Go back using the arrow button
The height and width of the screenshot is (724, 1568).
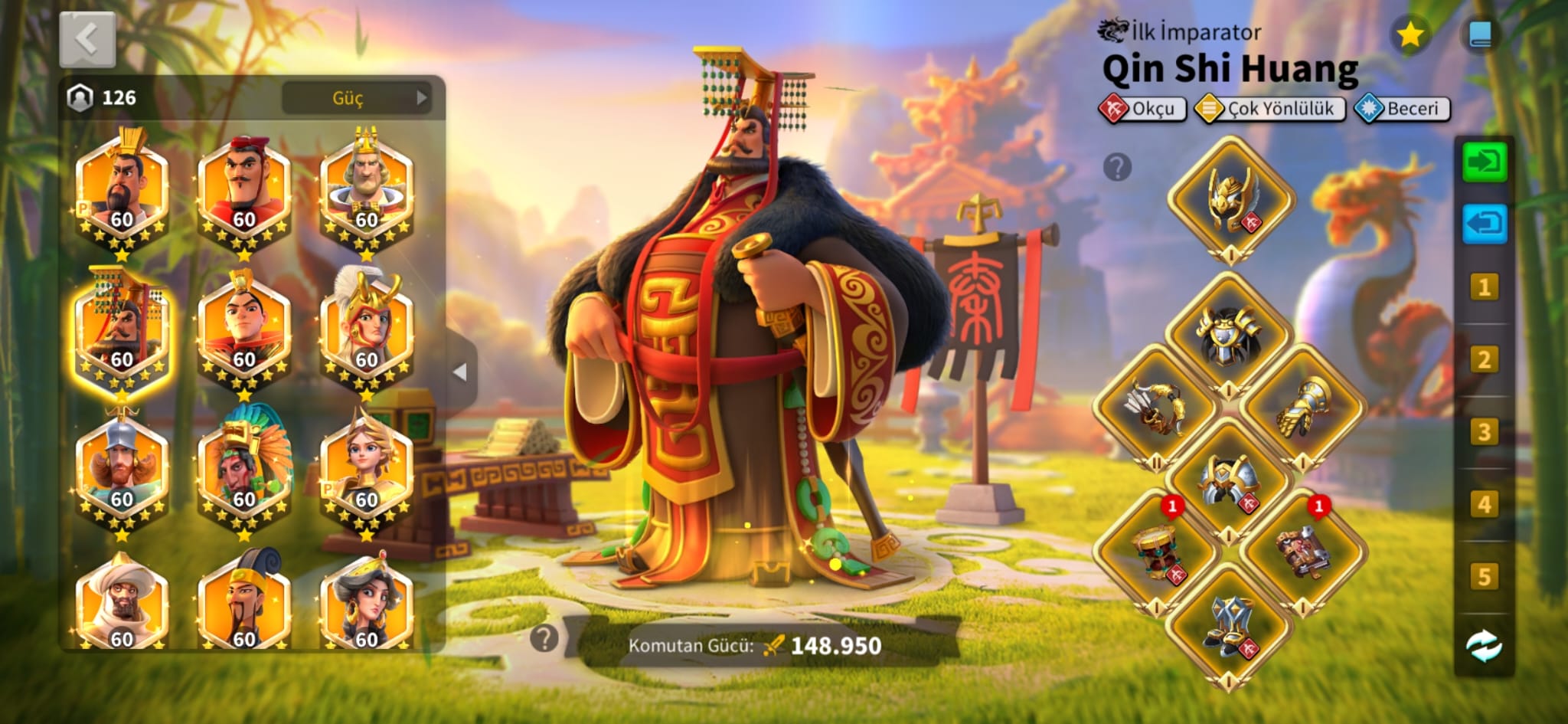[x=87, y=39]
